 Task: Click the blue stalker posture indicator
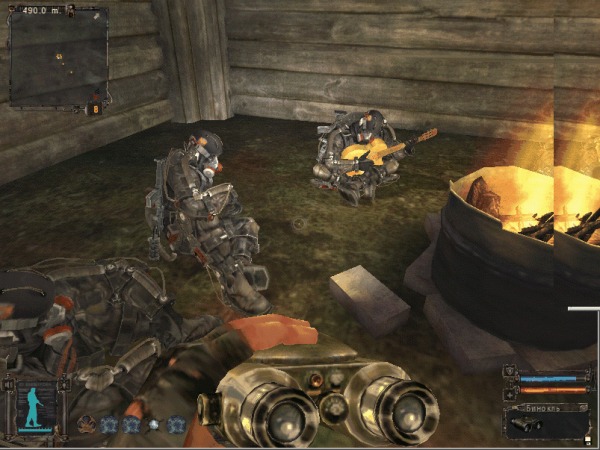tap(38, 409)
